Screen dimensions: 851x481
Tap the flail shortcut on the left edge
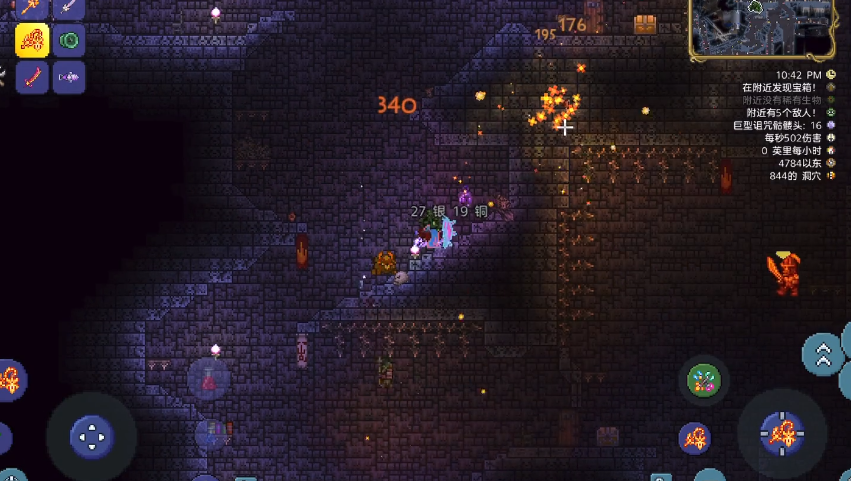(x=10, y=380)
